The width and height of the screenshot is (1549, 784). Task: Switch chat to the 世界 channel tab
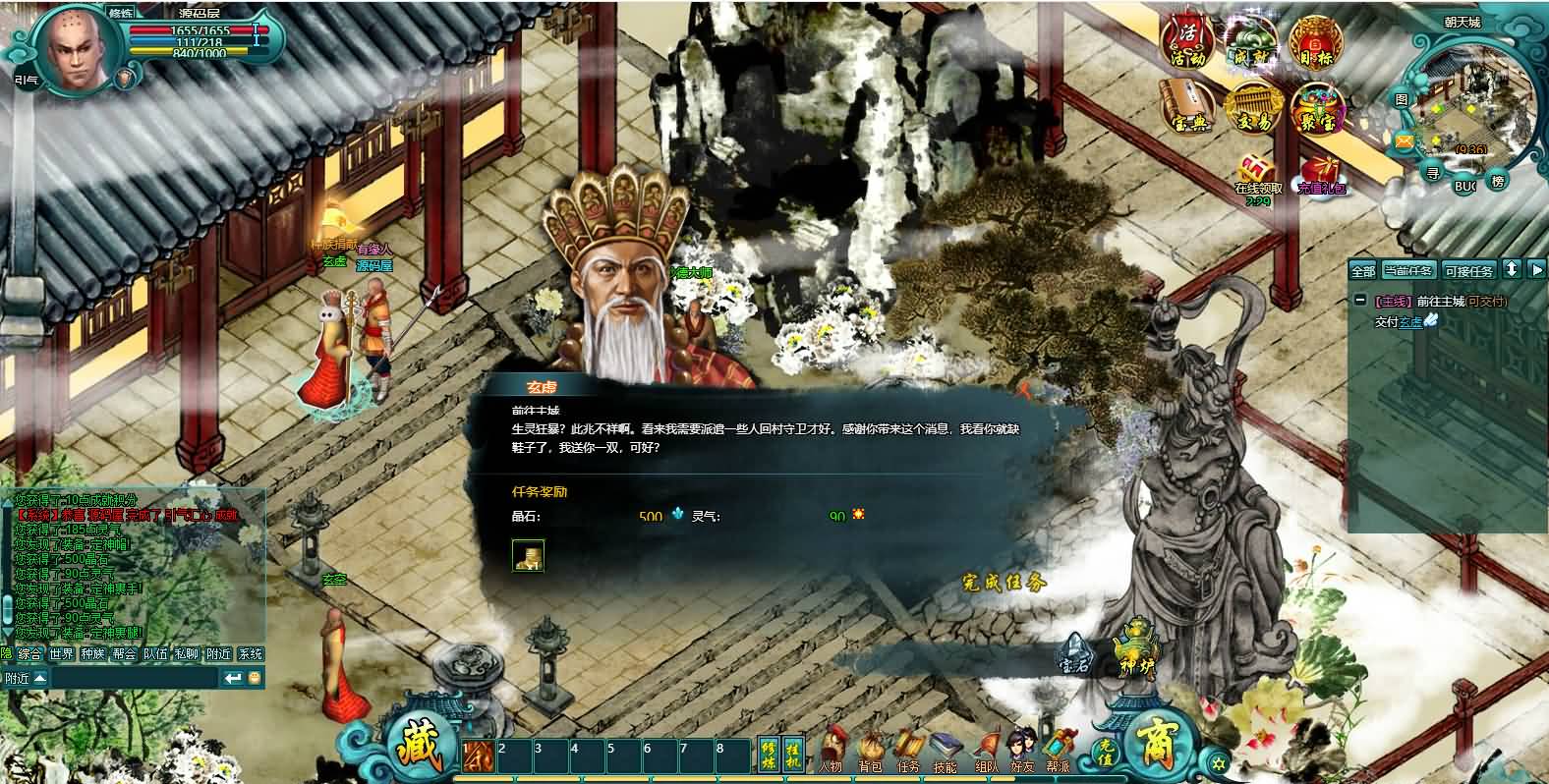(x=62, y=653)
